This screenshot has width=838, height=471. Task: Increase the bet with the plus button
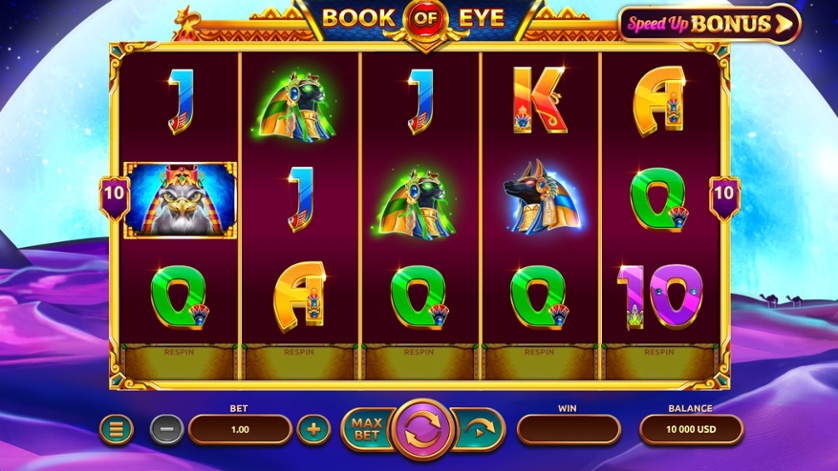tap(314, 430)
